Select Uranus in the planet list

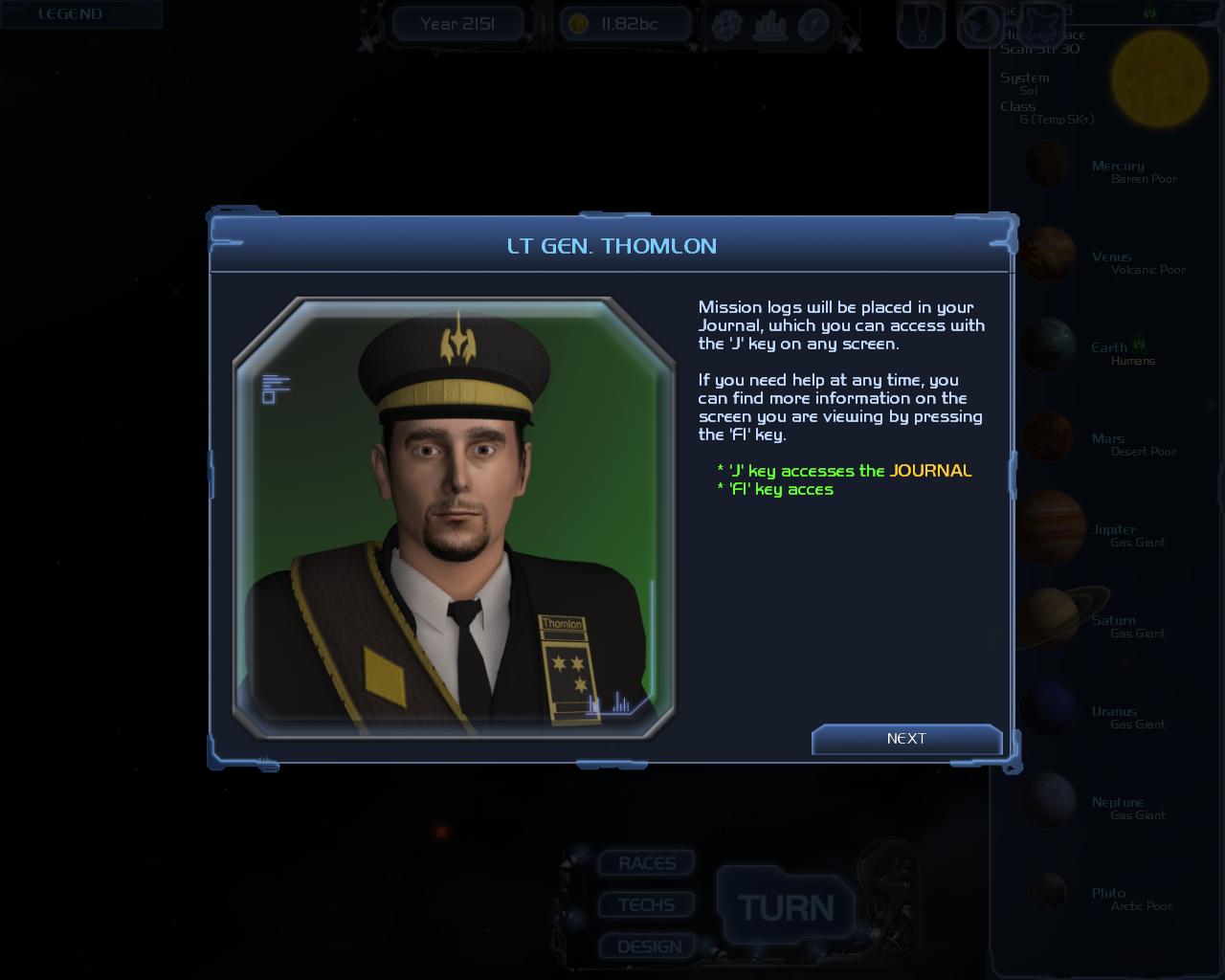1049,710
